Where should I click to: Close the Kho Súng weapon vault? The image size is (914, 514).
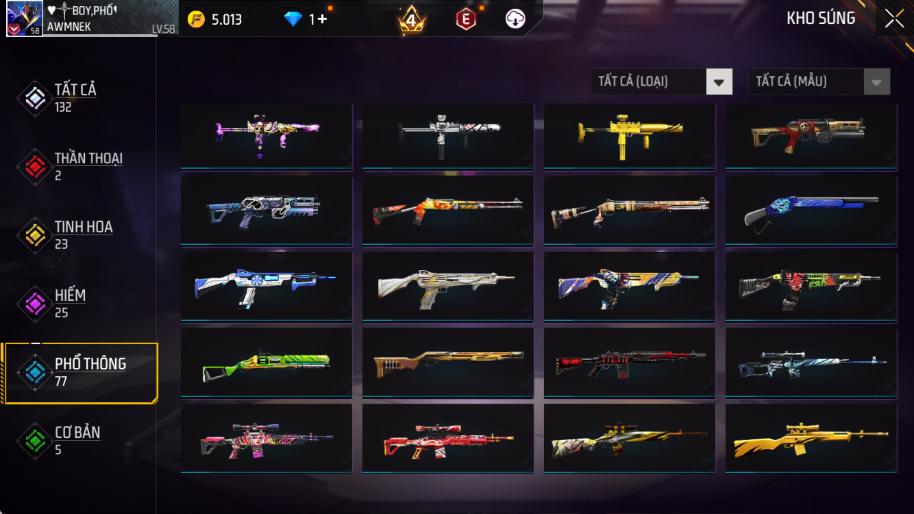point(892,18)
